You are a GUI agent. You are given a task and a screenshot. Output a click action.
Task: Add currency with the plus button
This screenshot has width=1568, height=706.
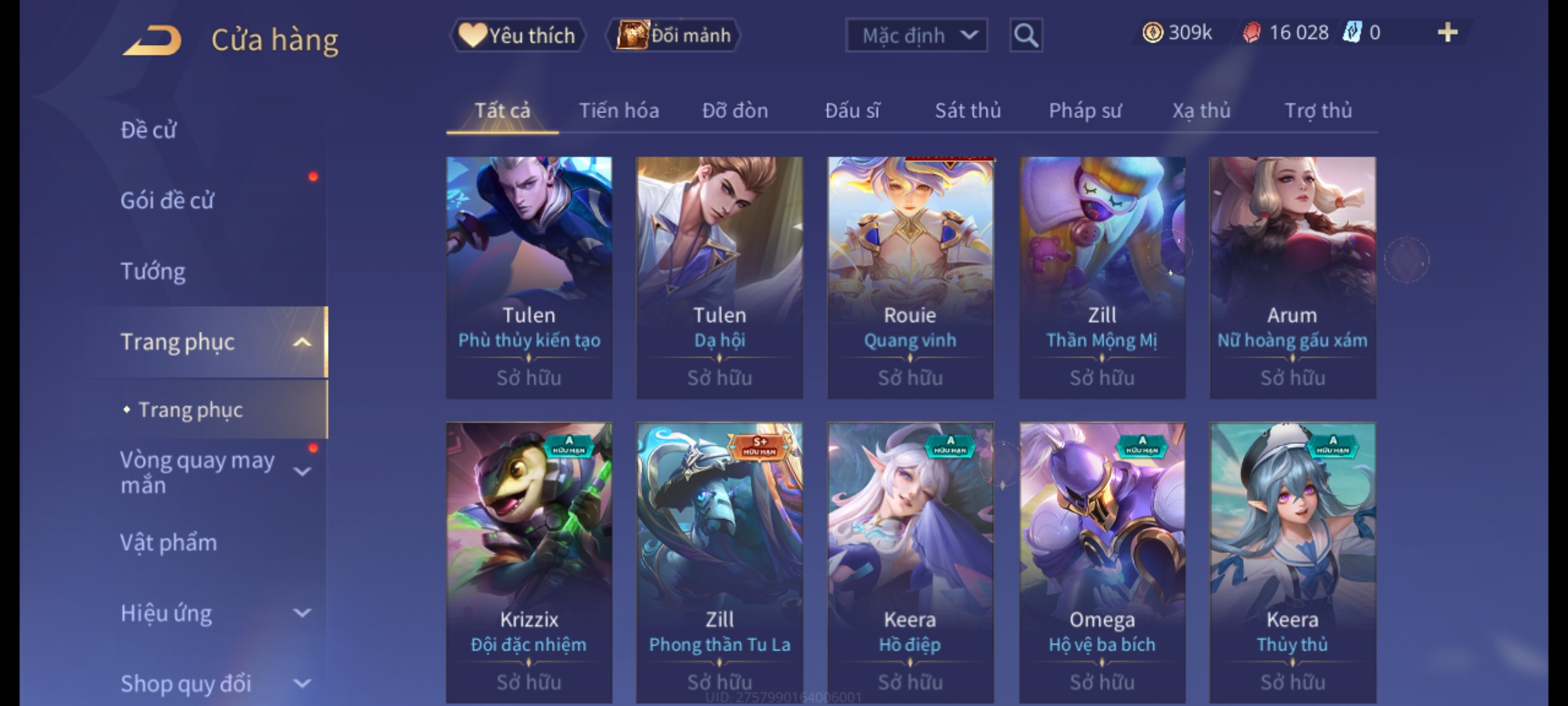coord(1447,33)
